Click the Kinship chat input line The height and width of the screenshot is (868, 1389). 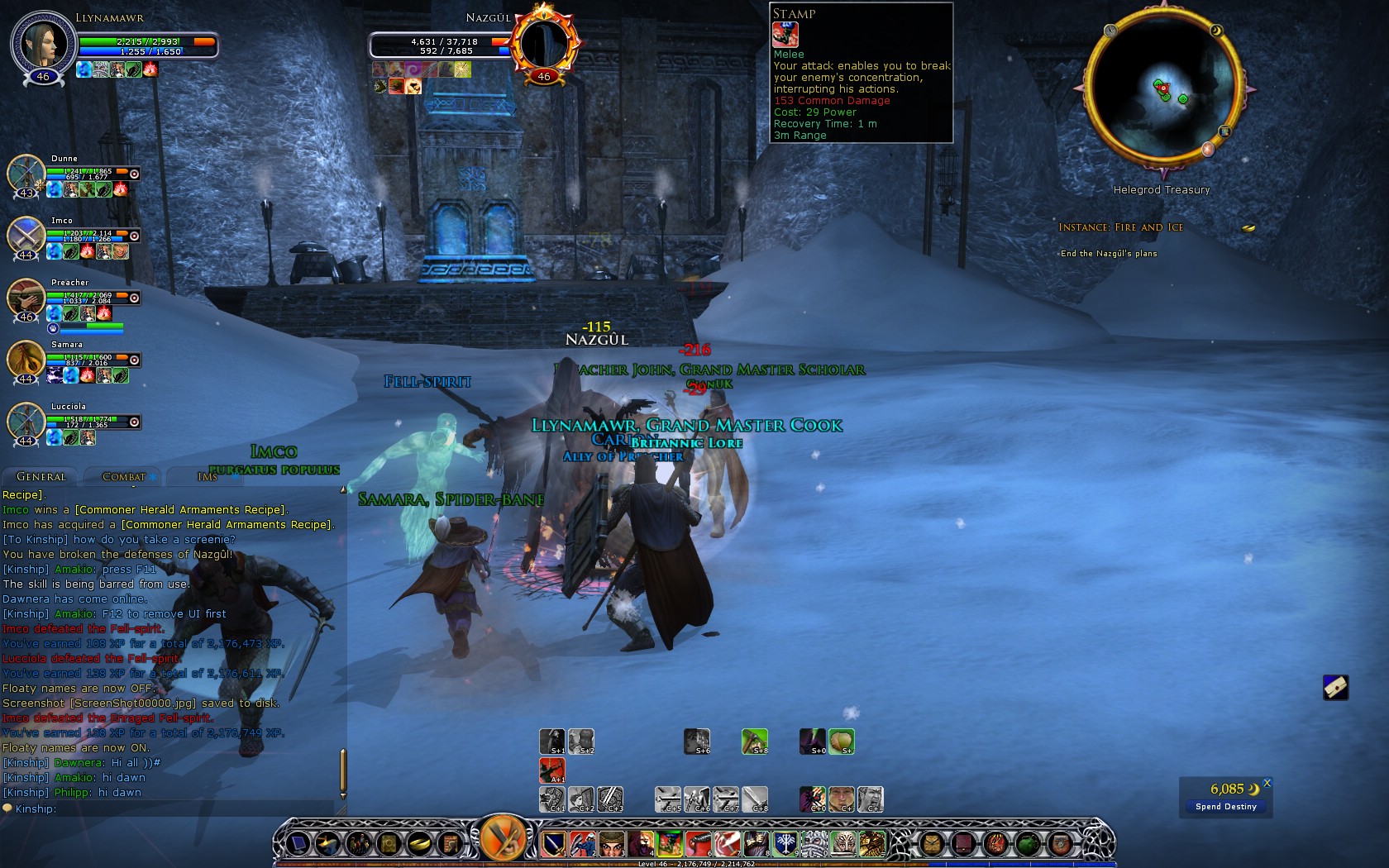[174, 808]
